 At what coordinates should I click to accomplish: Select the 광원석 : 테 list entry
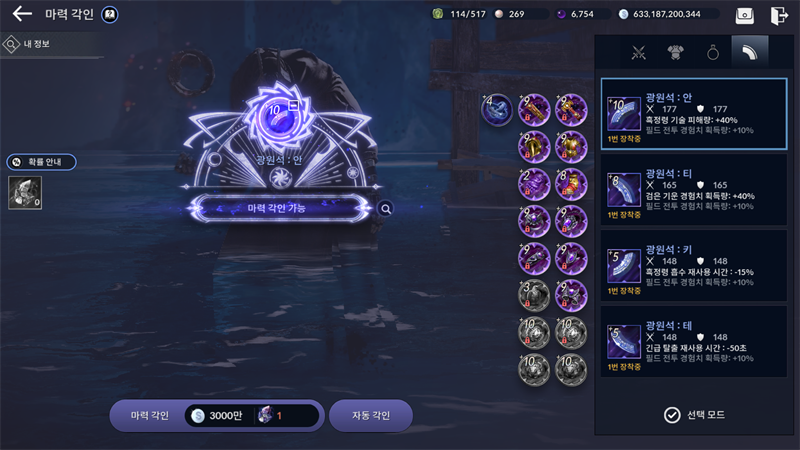(693, 343)
